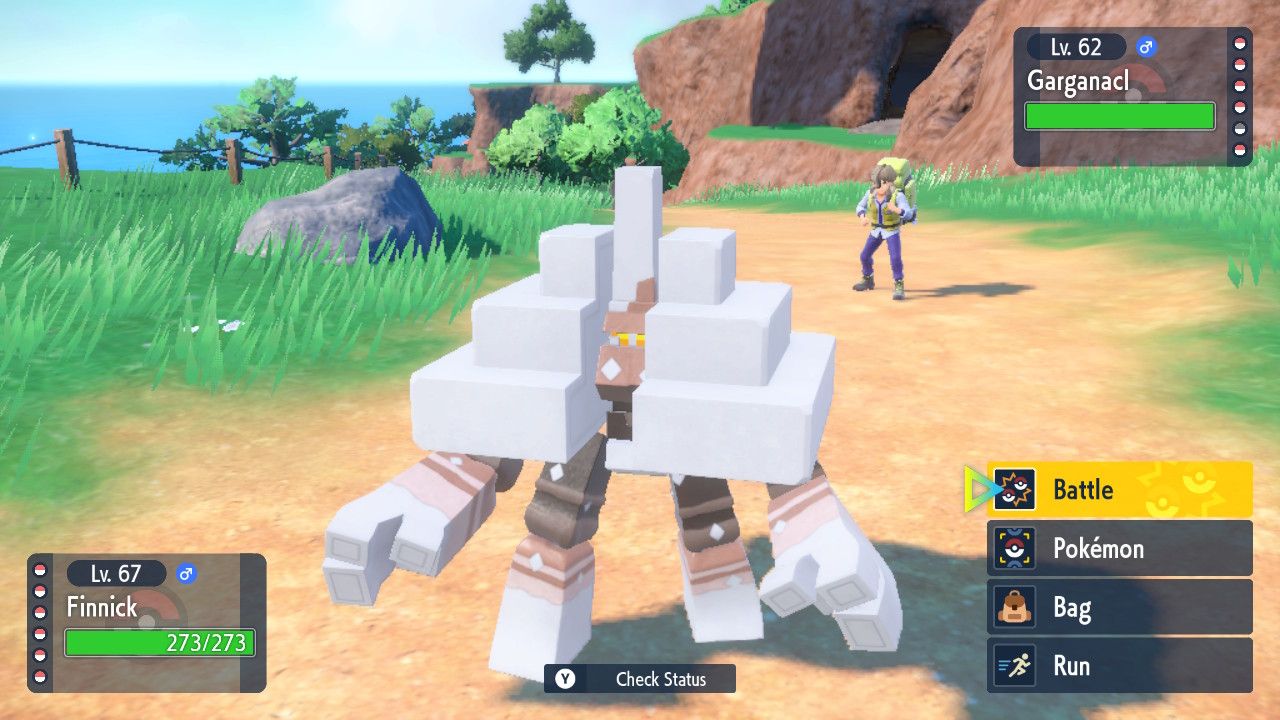This screenshot has width=1280, height=720.
Task: Open the Pokémon party menu
Action: [1119, 548]
